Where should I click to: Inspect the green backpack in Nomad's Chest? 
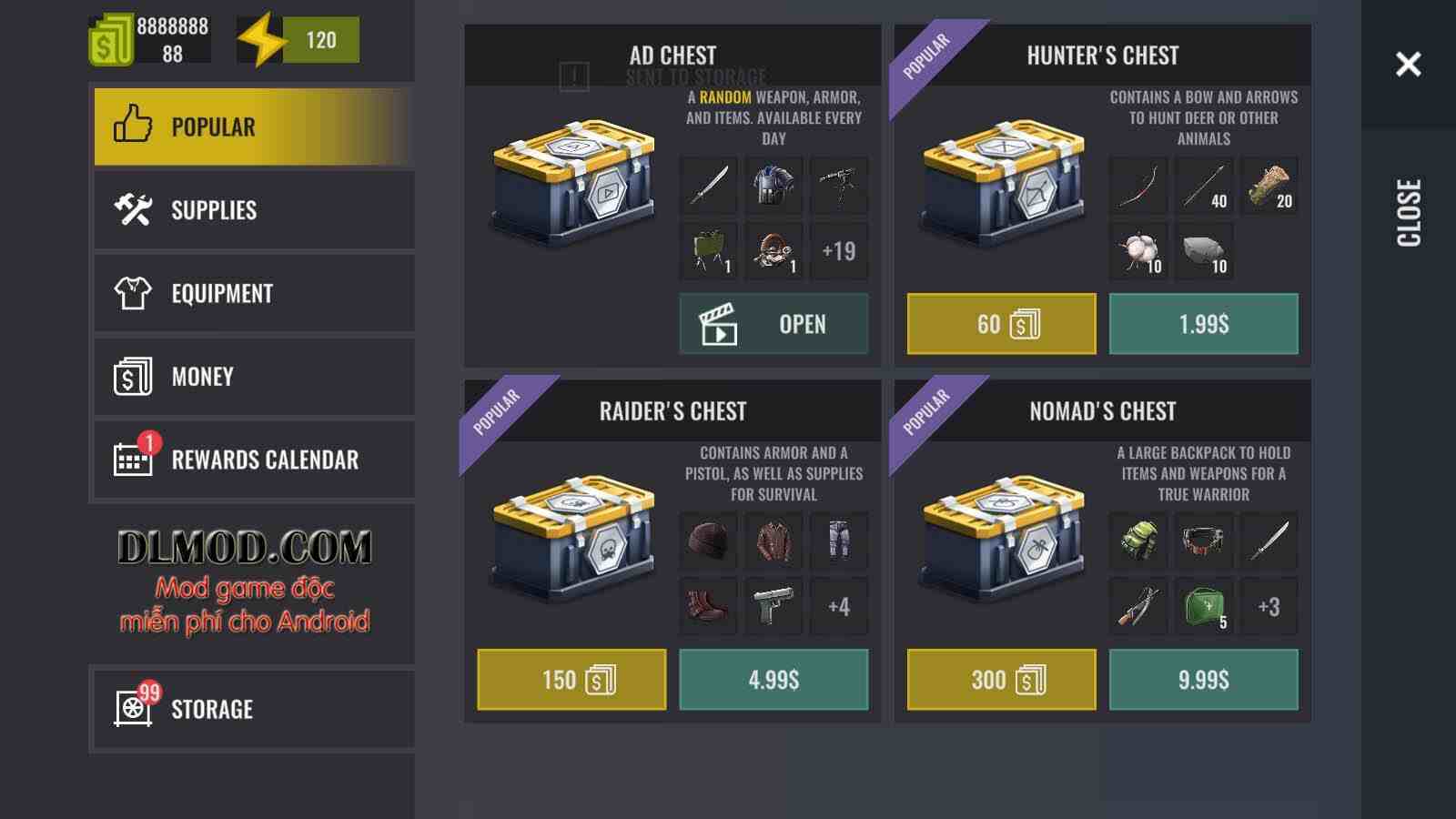pos(1137,541)
